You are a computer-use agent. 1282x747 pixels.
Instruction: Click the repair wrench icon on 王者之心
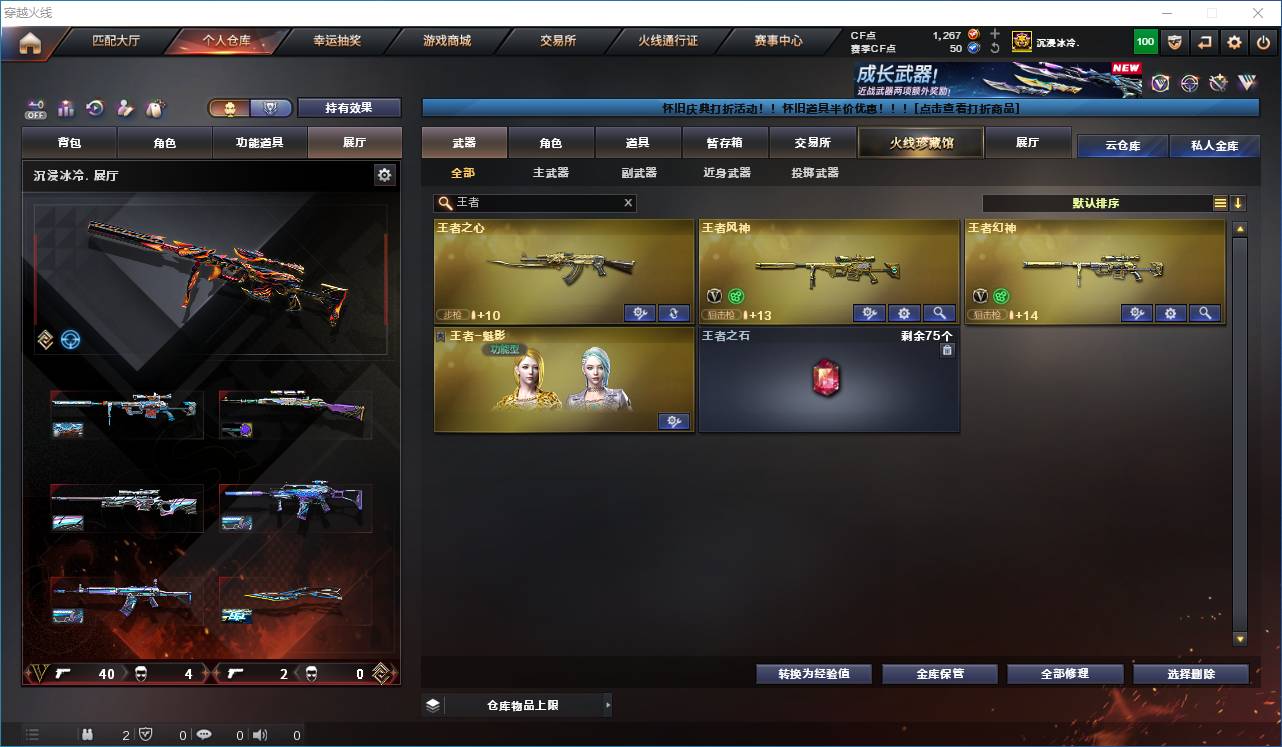pos(640,313)
